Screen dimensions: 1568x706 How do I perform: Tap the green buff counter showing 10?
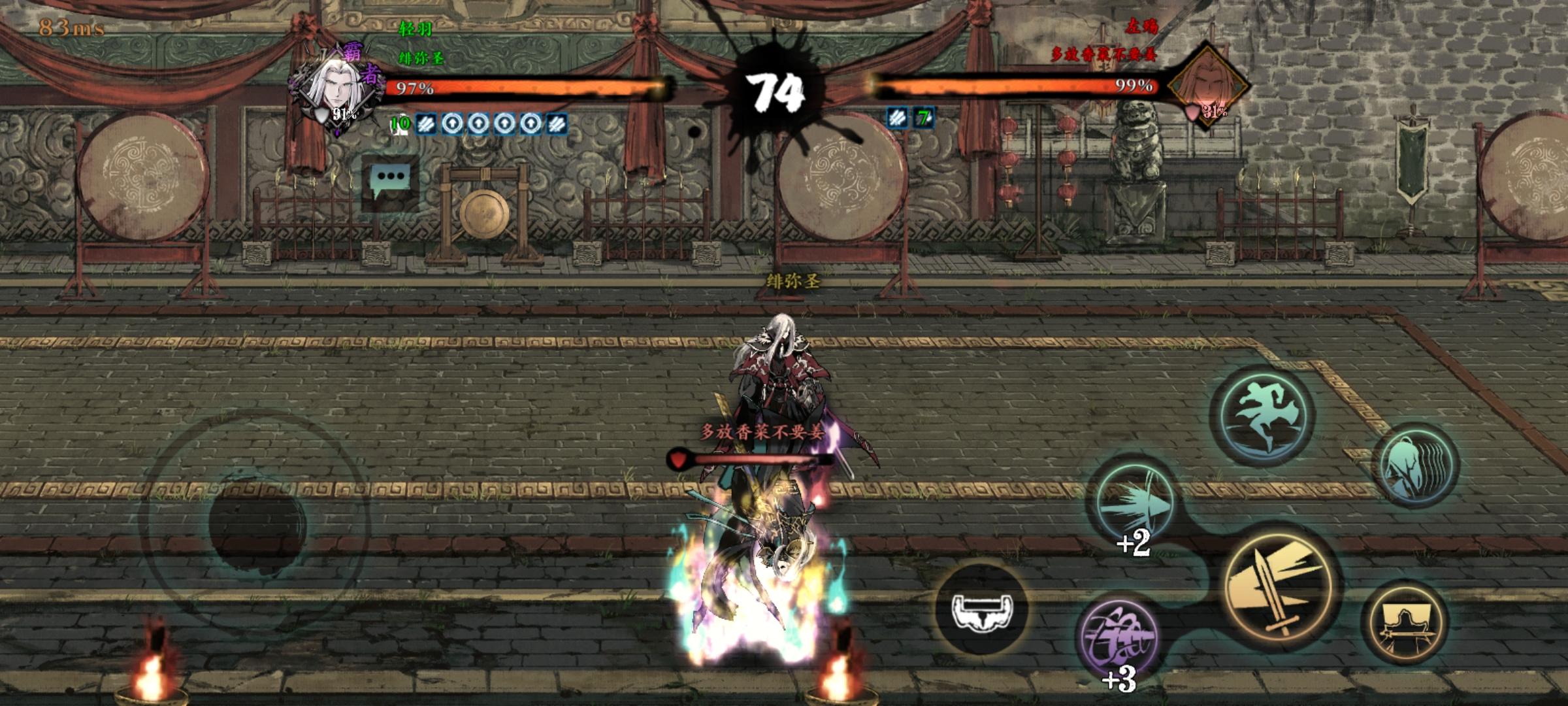(400, 122)
